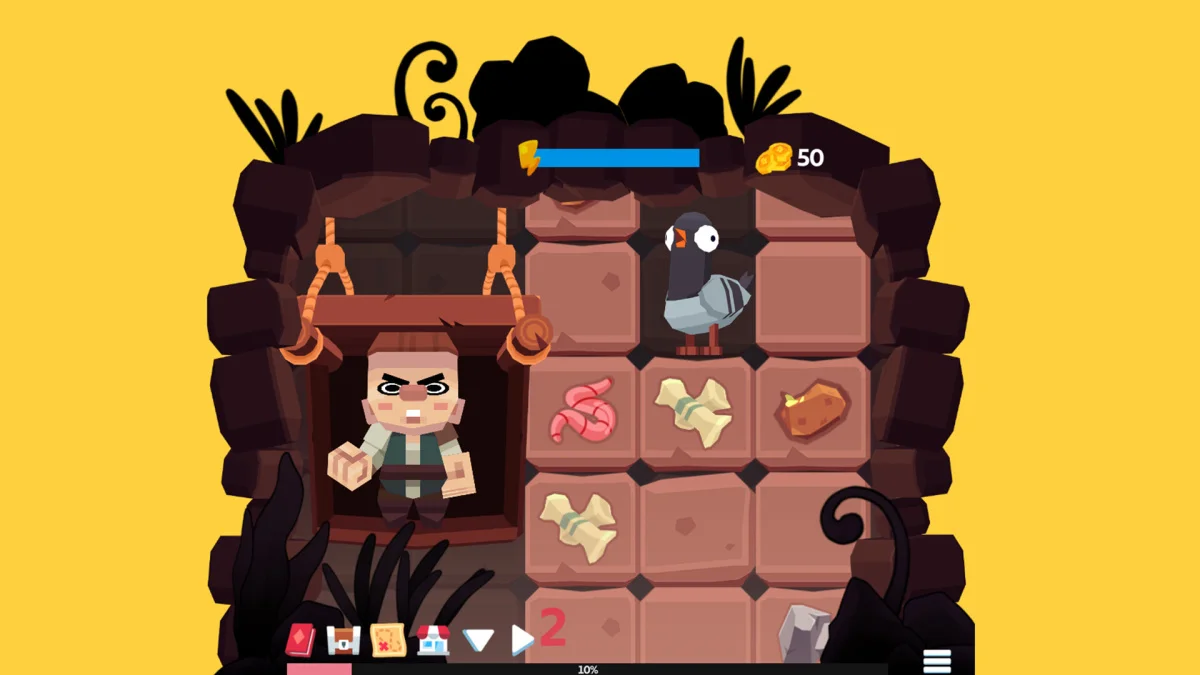Click the white right-pointing arrow button
This screenshot has width=1200, height=675.
pyautogui.click(x=522, y=639)
